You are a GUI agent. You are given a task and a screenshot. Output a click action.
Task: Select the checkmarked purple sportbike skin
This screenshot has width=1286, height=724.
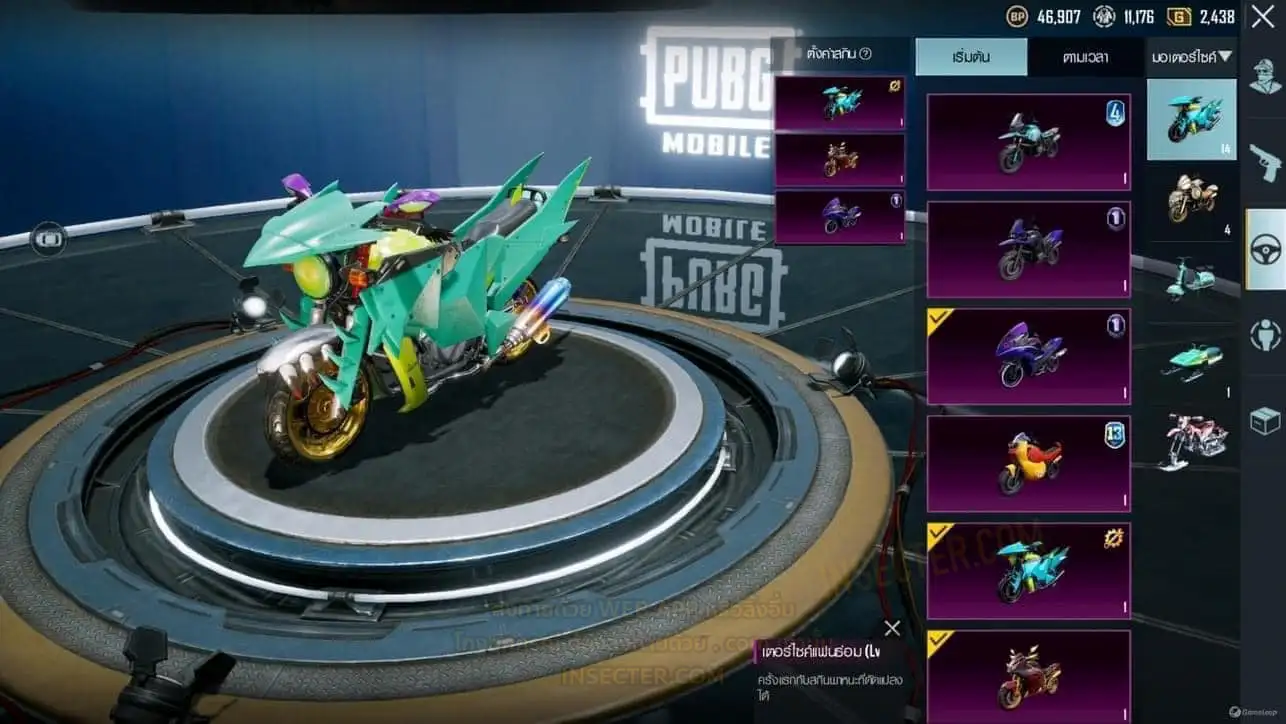(x=1028, y=356)
